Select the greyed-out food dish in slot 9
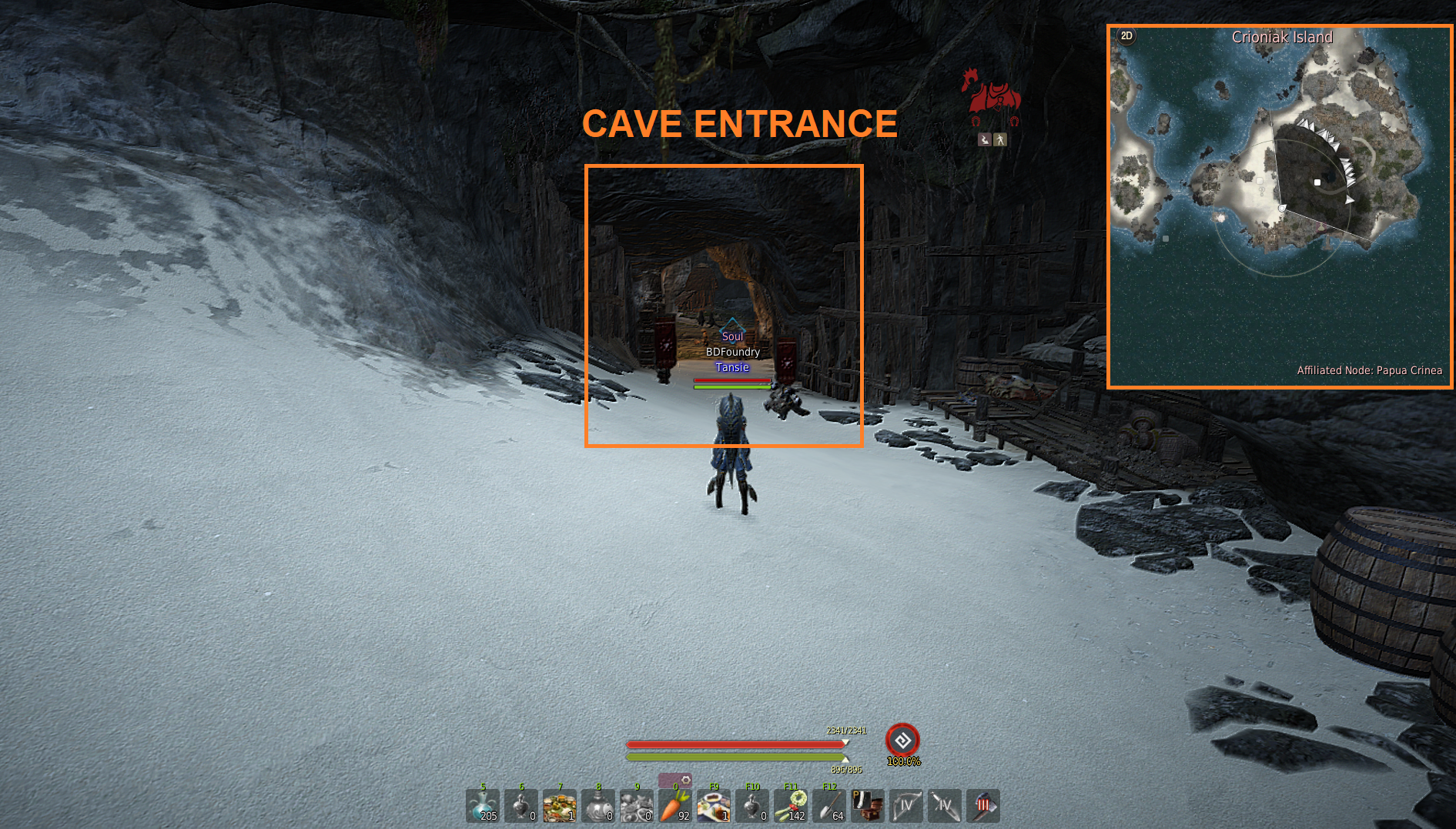 [x=637, y=806]
